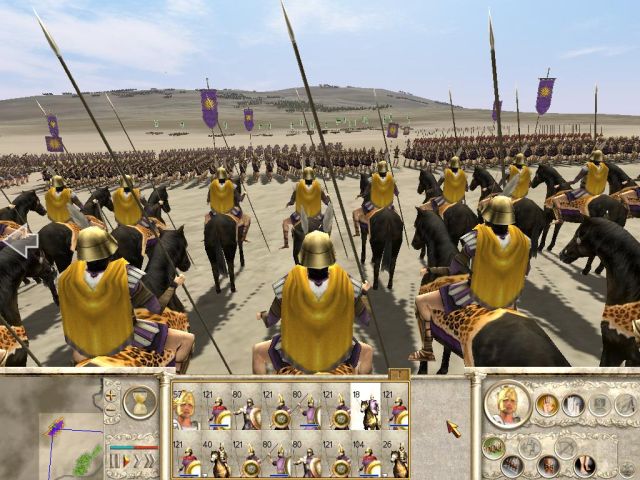Click the left-edge camera scroll arrow
640x480 pixels.
point(20,240)
